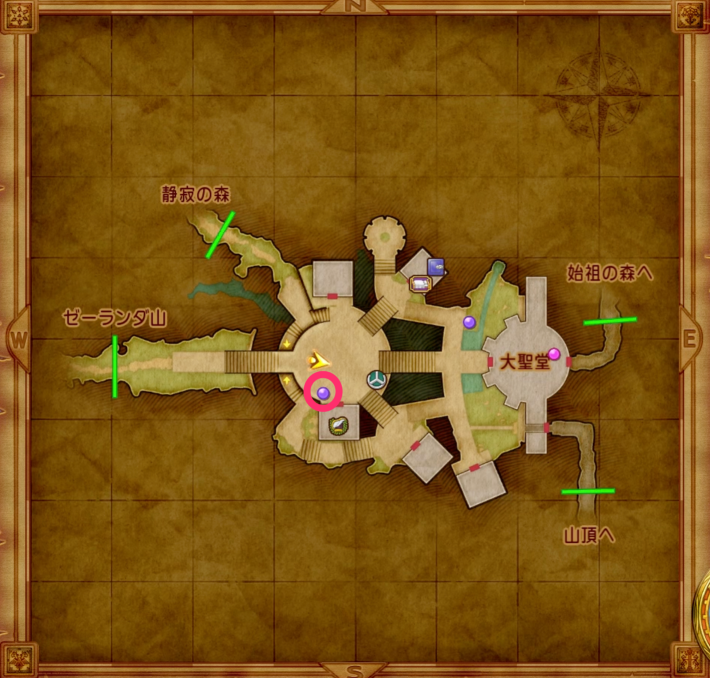Click the yellow arrow player marker

[x=319, y=359]
